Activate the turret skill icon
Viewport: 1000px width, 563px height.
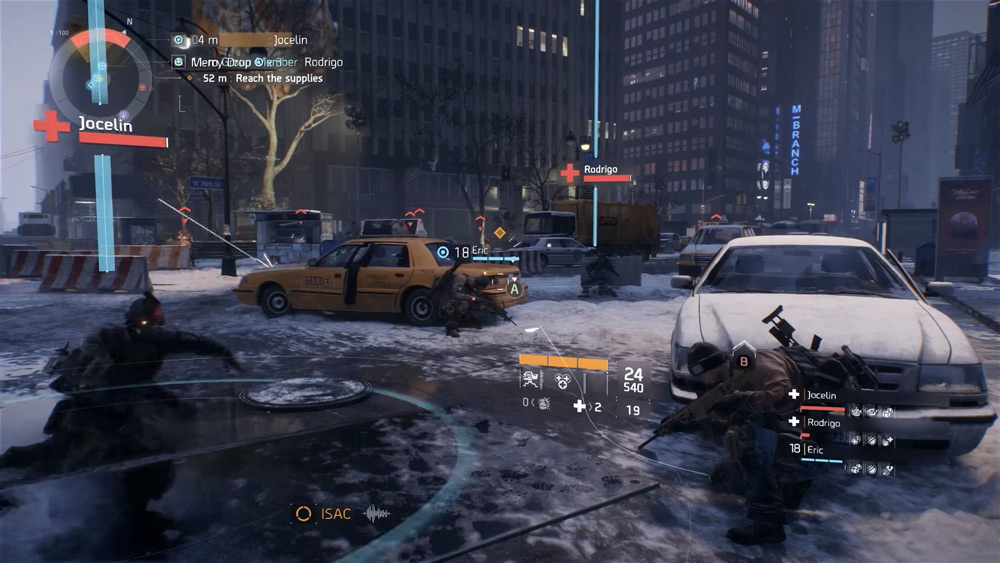[x=530, y=379]
